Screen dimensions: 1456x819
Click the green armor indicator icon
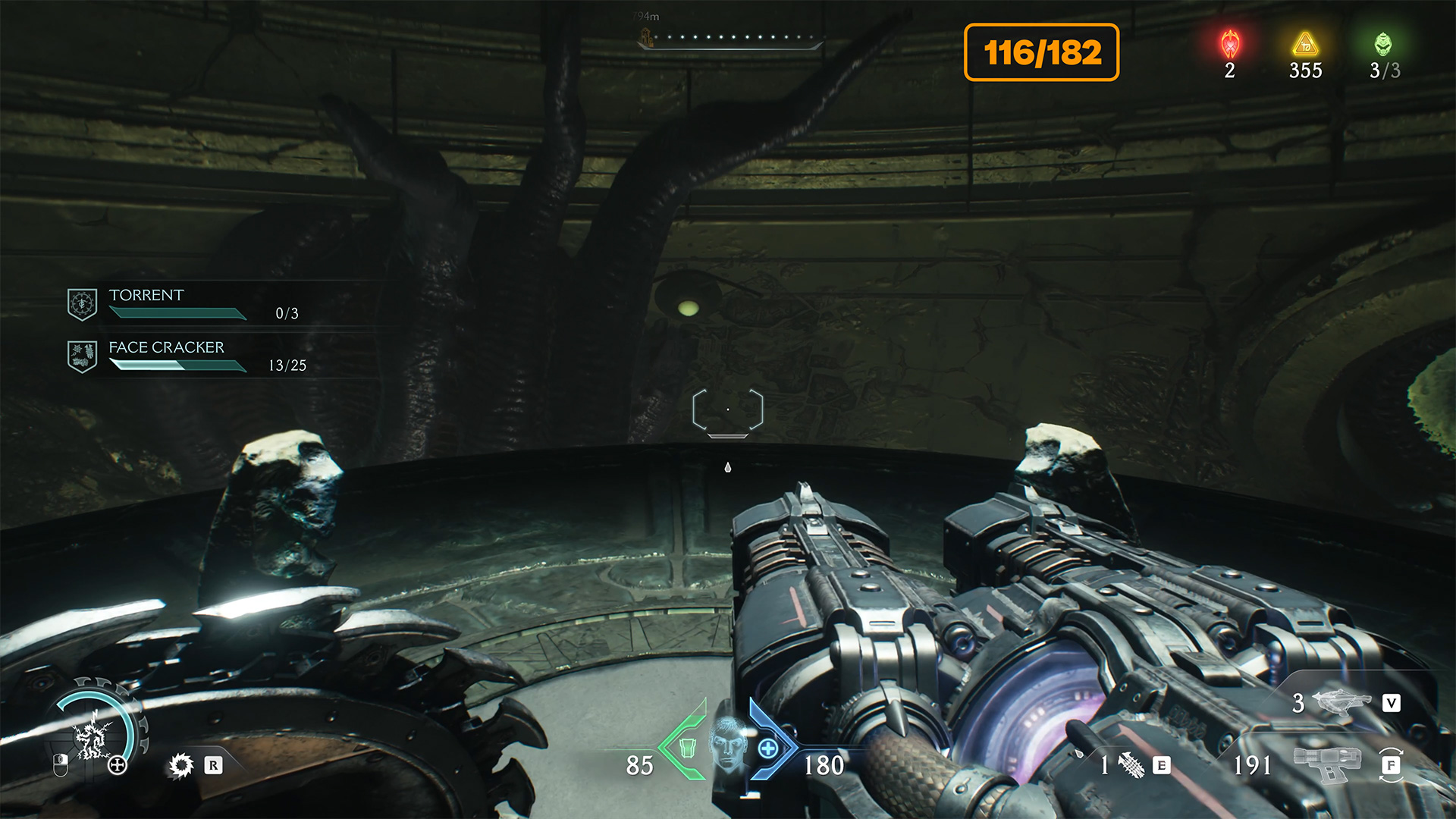coord(687,748)
